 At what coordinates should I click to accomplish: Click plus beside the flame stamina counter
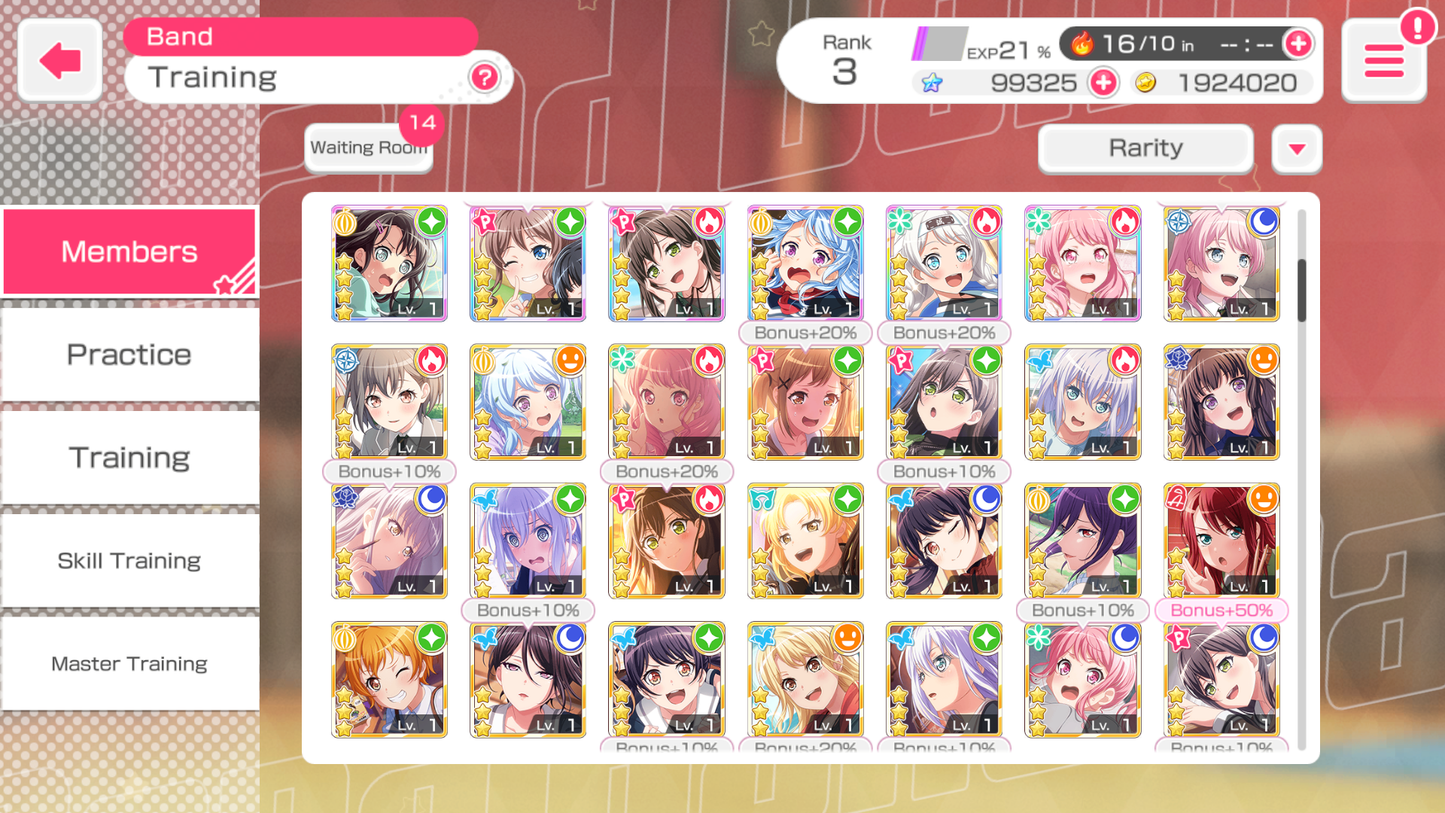pos(1300,43)
